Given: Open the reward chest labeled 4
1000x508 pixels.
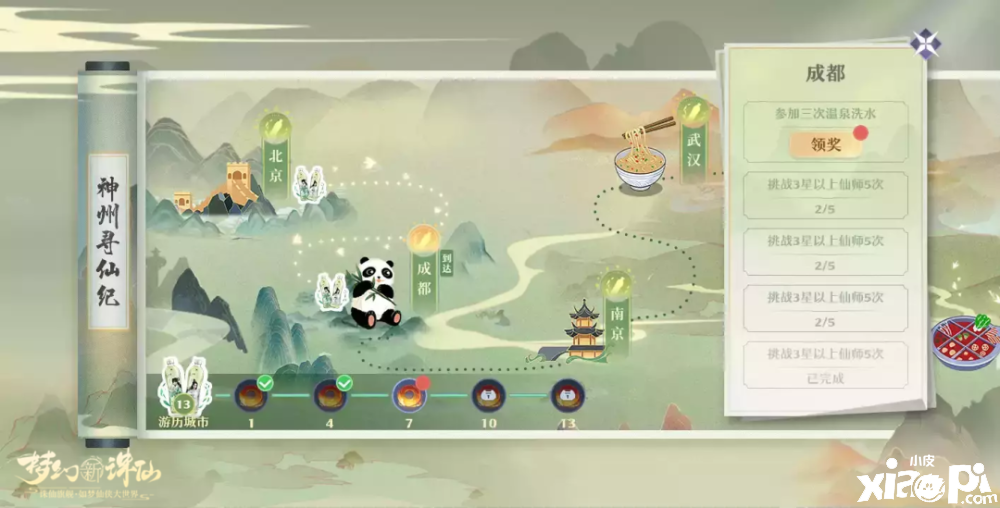Looking at the screenshot, I should pos(329,395).
